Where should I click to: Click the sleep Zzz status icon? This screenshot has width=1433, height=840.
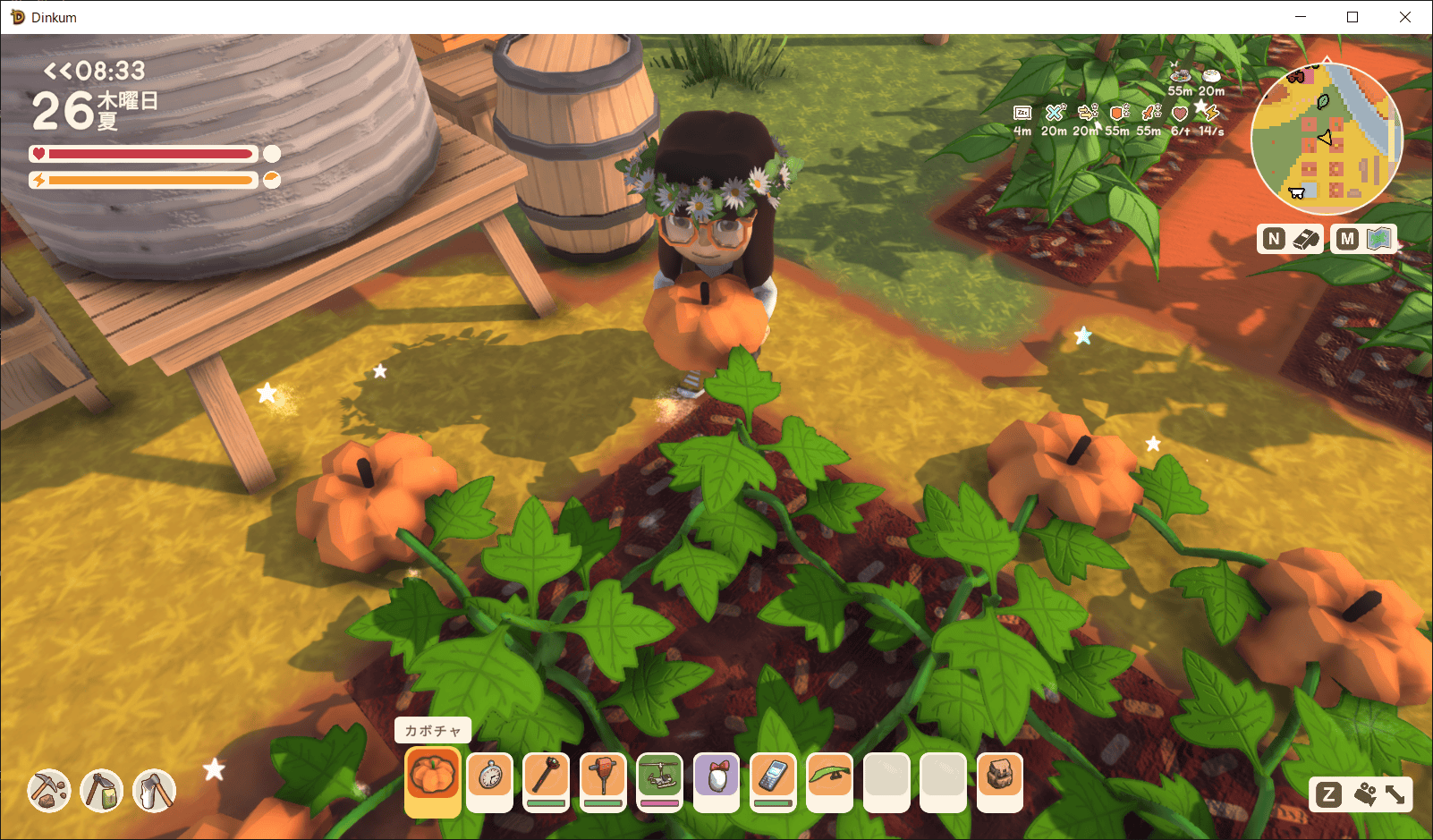1022,113
